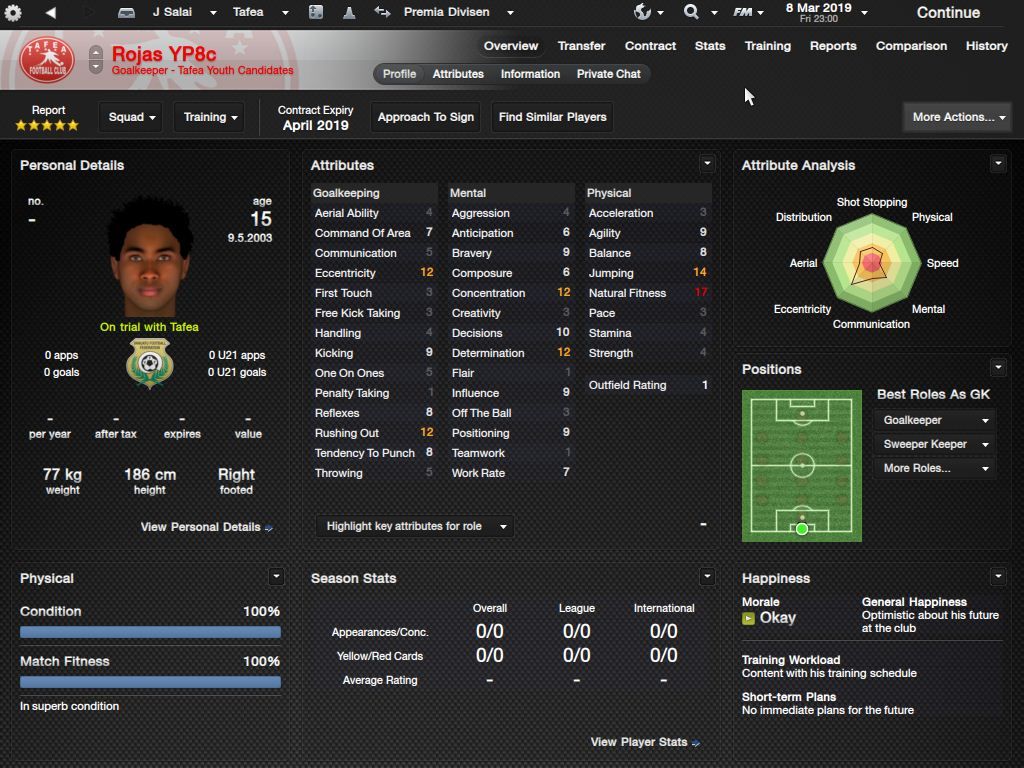Expand the Highlight key attributes for role dropdown
Screen dimensions: 1024x768
coord(416,526)
